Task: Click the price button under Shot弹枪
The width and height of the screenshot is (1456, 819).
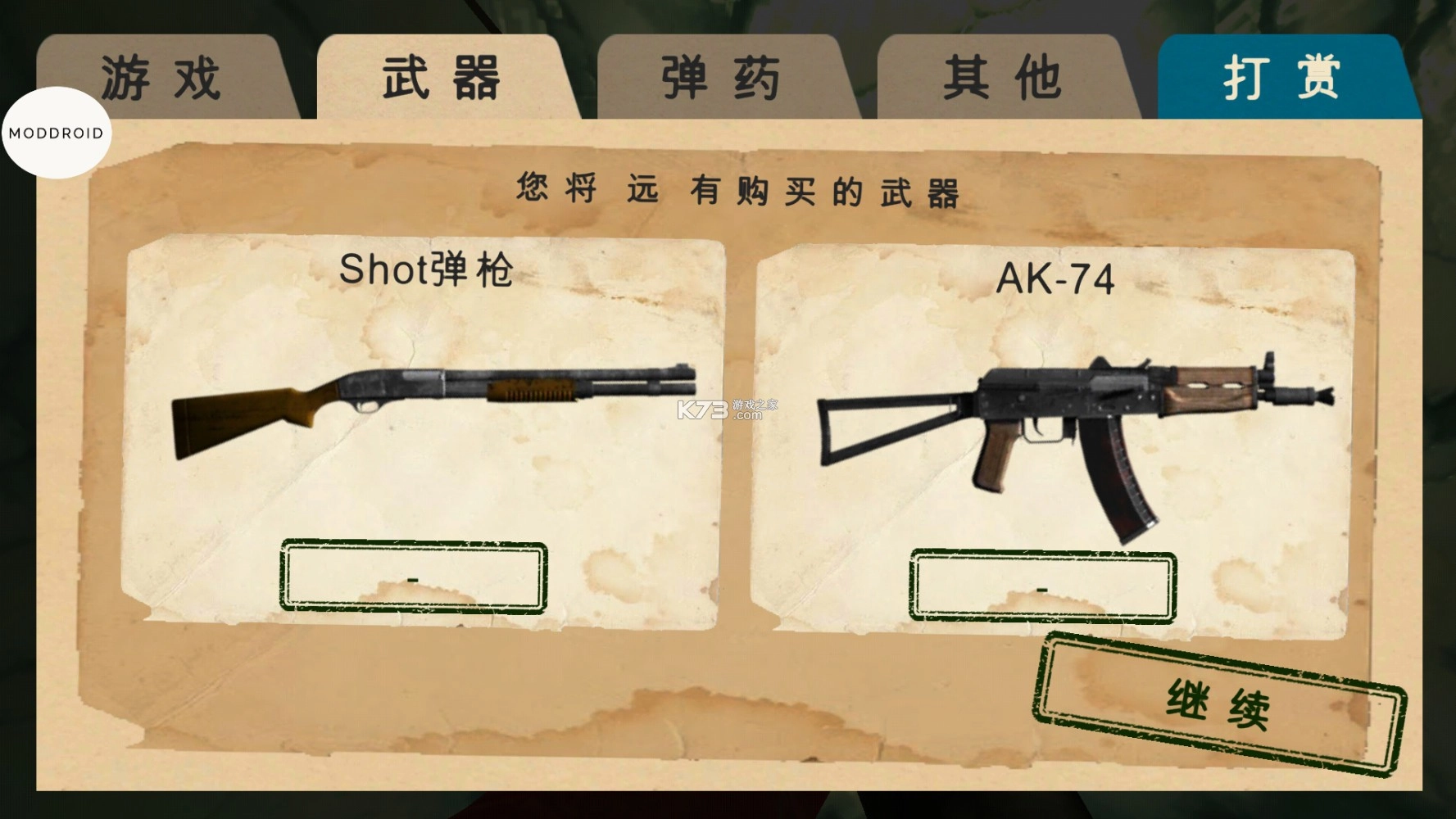Action: (412, 576)
